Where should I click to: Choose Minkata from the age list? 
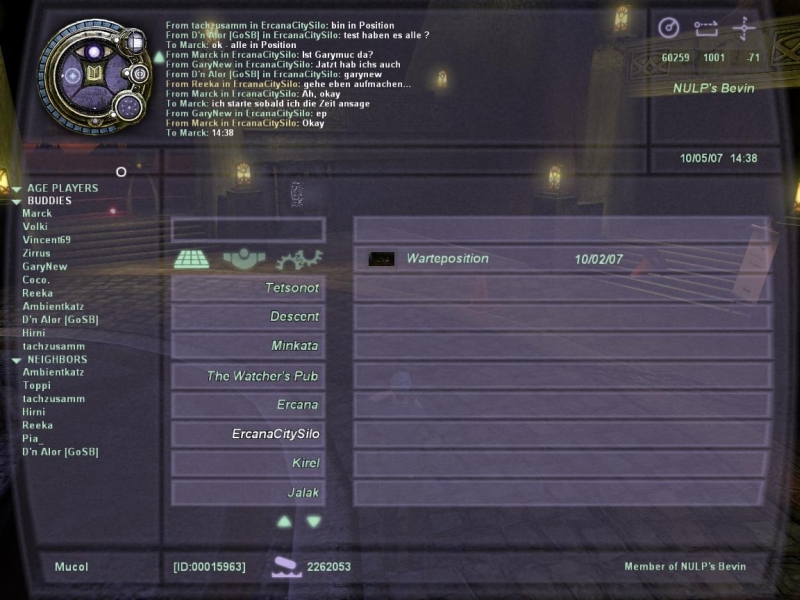(248, 346)
